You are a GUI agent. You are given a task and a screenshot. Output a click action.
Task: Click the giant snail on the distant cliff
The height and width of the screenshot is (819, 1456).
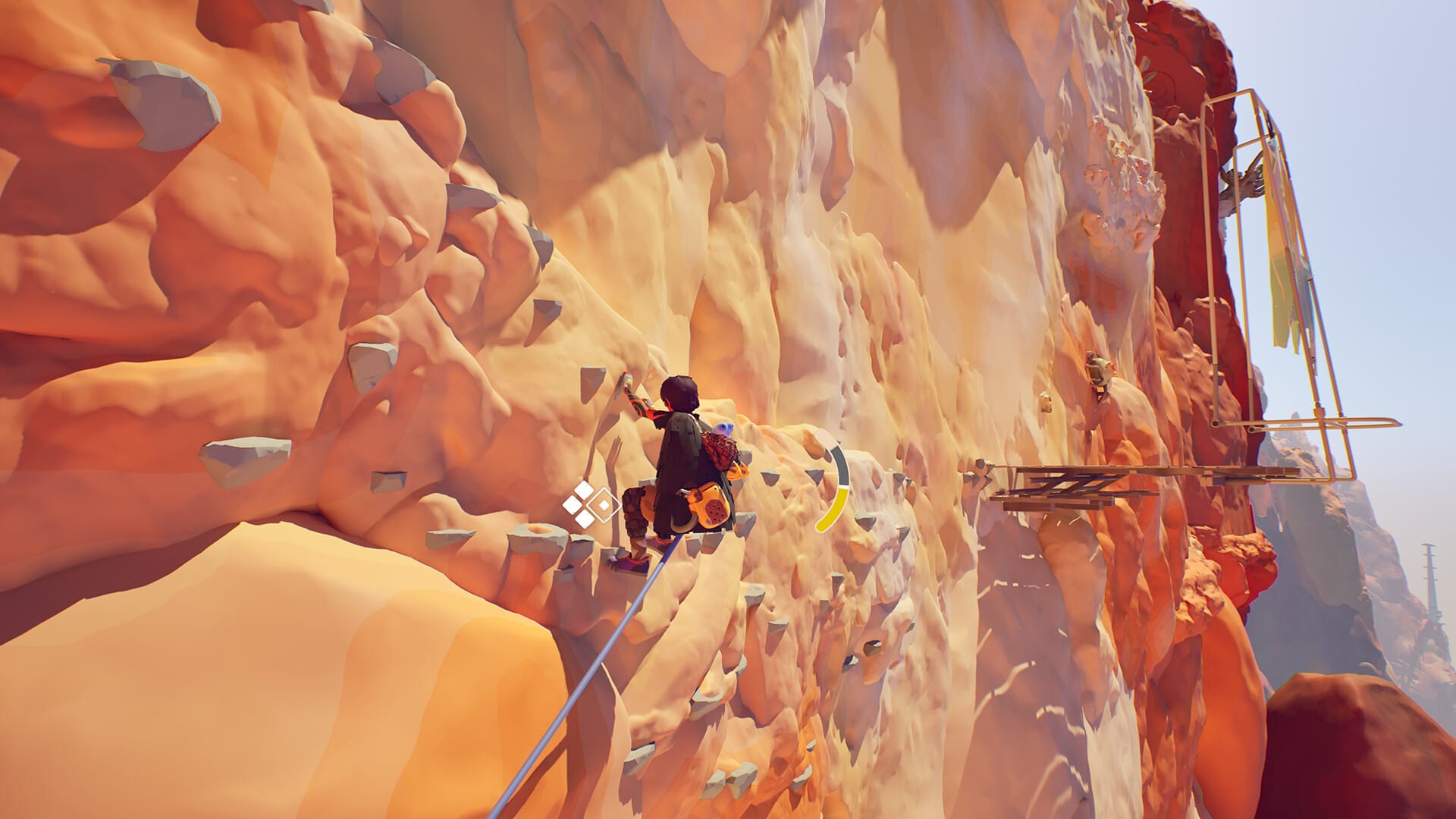1099,371
